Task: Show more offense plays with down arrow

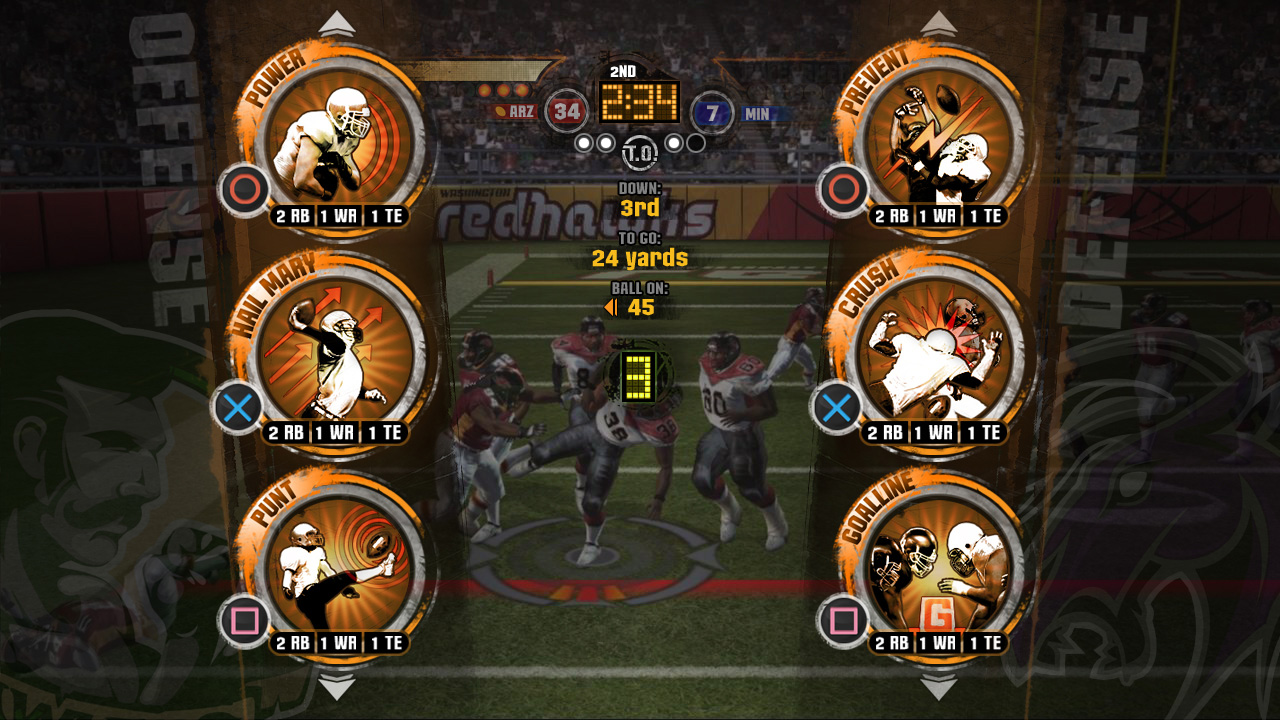Action: point(337,688)
